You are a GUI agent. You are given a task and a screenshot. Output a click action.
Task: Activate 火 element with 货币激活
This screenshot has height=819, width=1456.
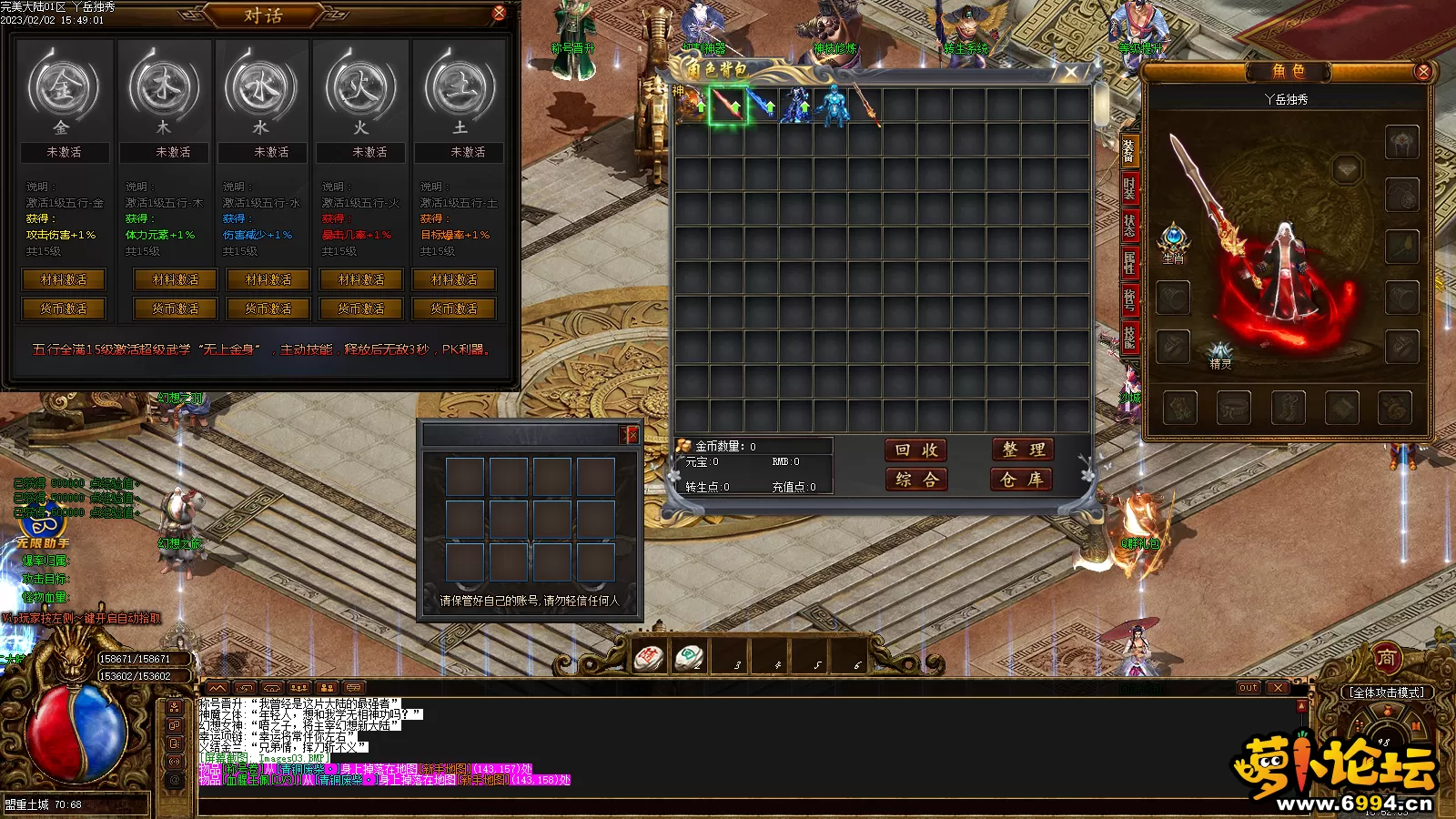point(361,308)
